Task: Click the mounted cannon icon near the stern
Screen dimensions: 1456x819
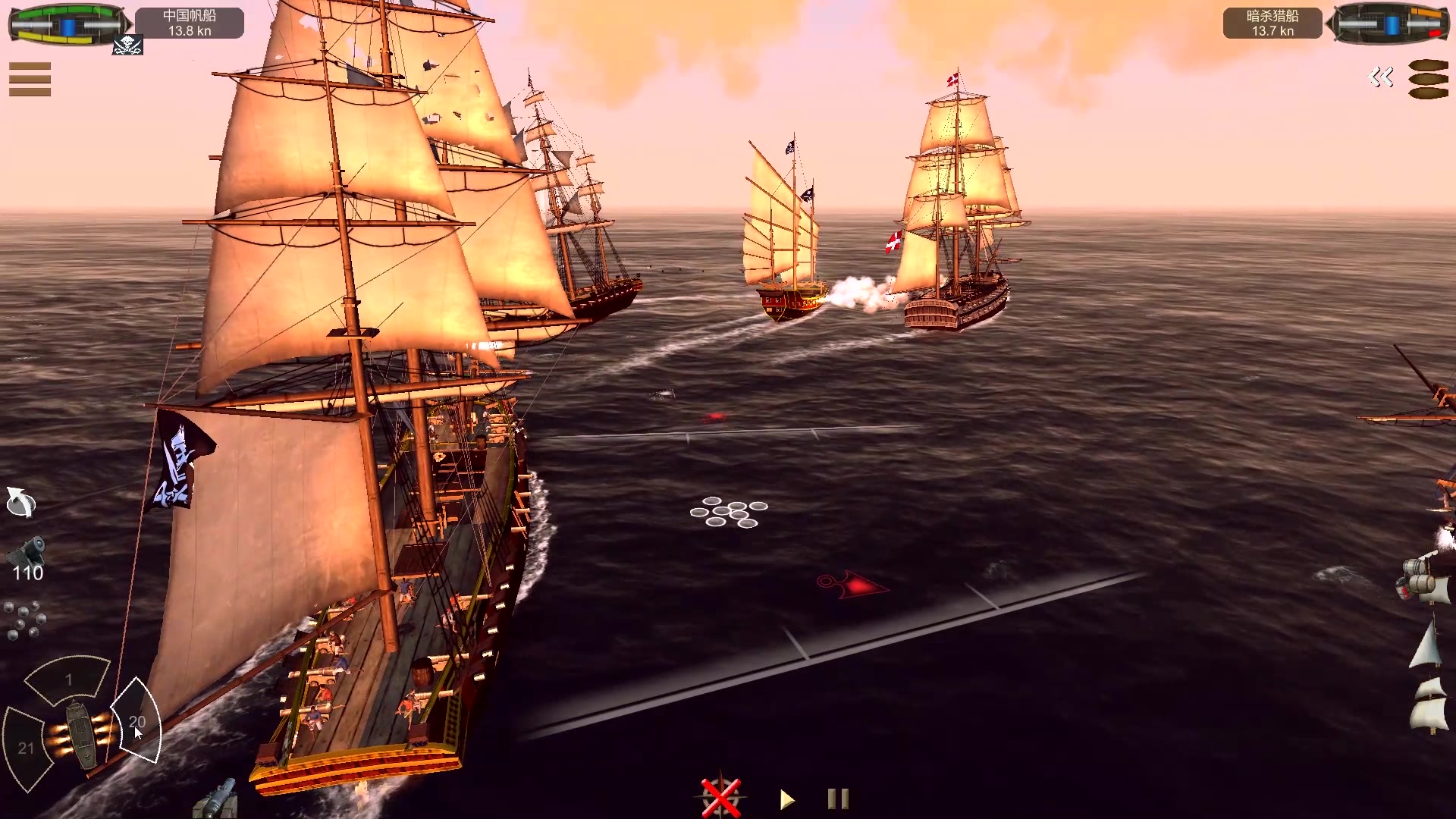Action: 217,799
